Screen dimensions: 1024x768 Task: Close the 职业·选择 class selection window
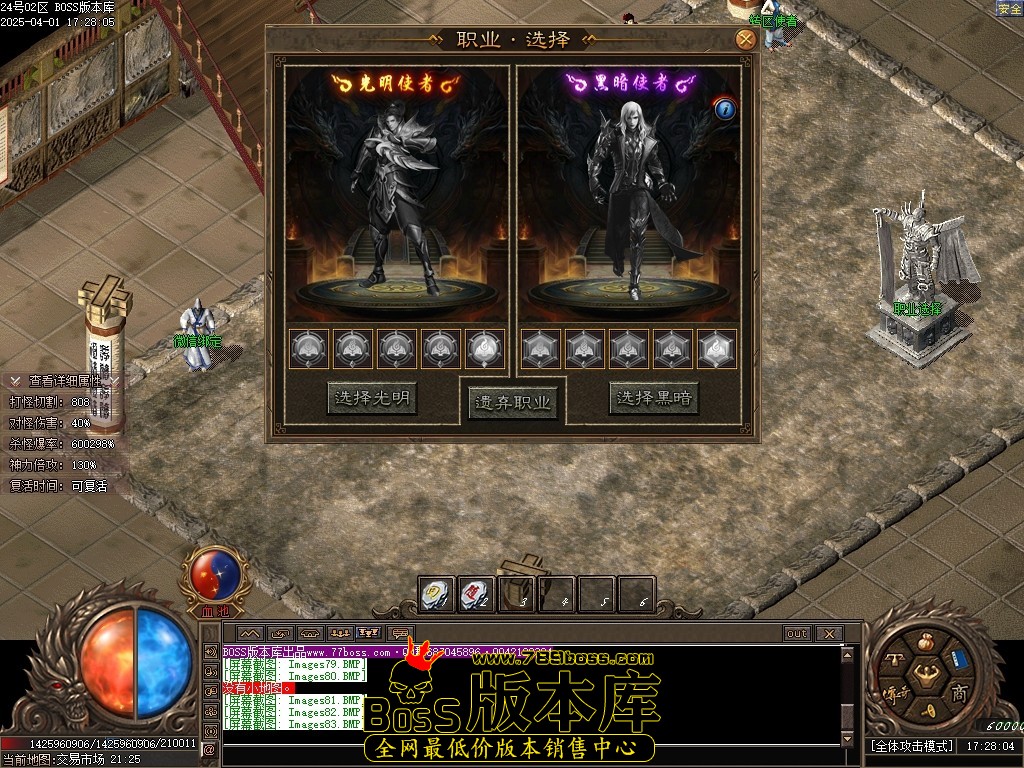click(745, 40)
